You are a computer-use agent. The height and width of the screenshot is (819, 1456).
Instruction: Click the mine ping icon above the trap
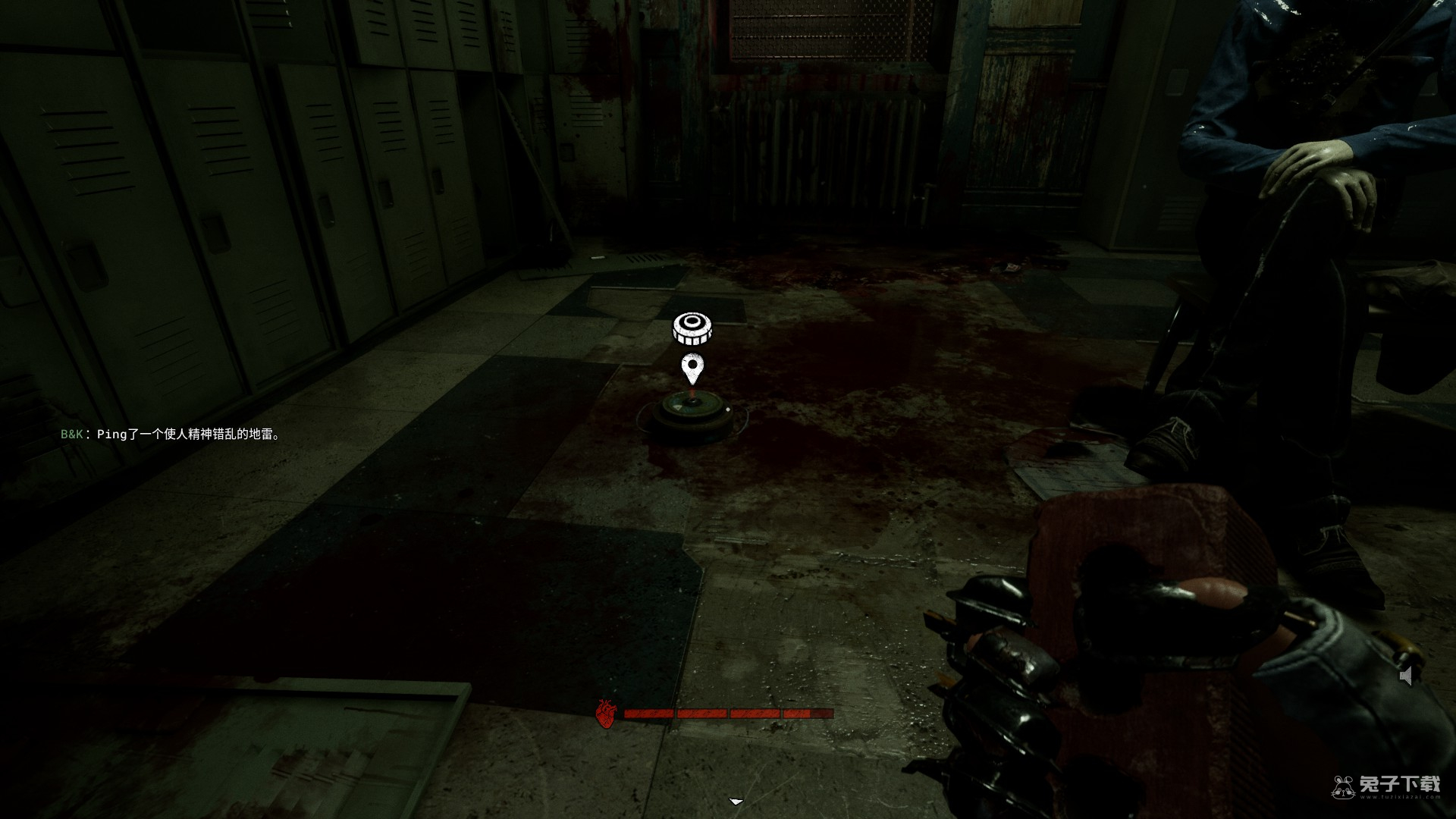pos(692,328)
